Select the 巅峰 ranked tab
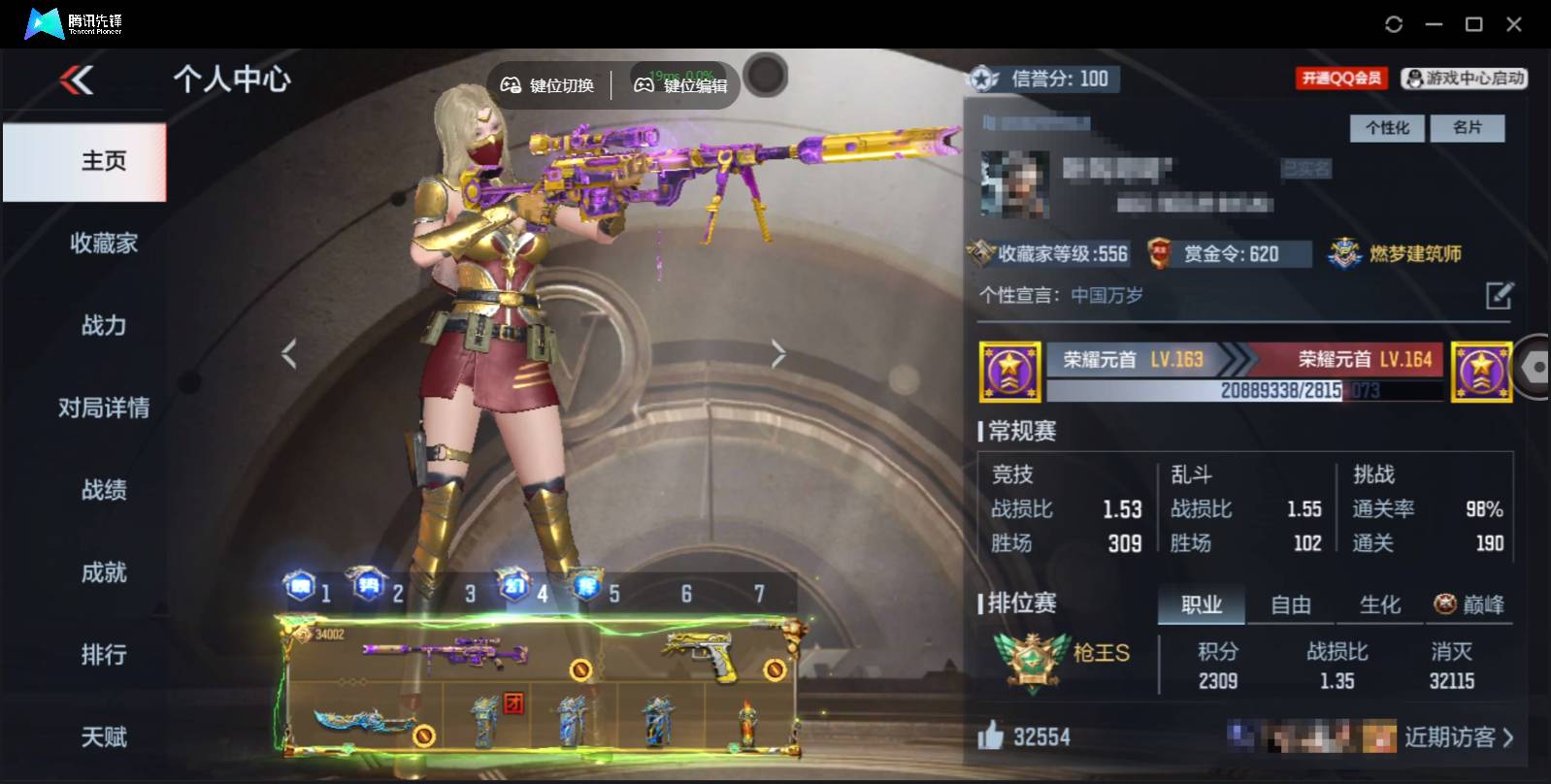 click(1470, 605)
